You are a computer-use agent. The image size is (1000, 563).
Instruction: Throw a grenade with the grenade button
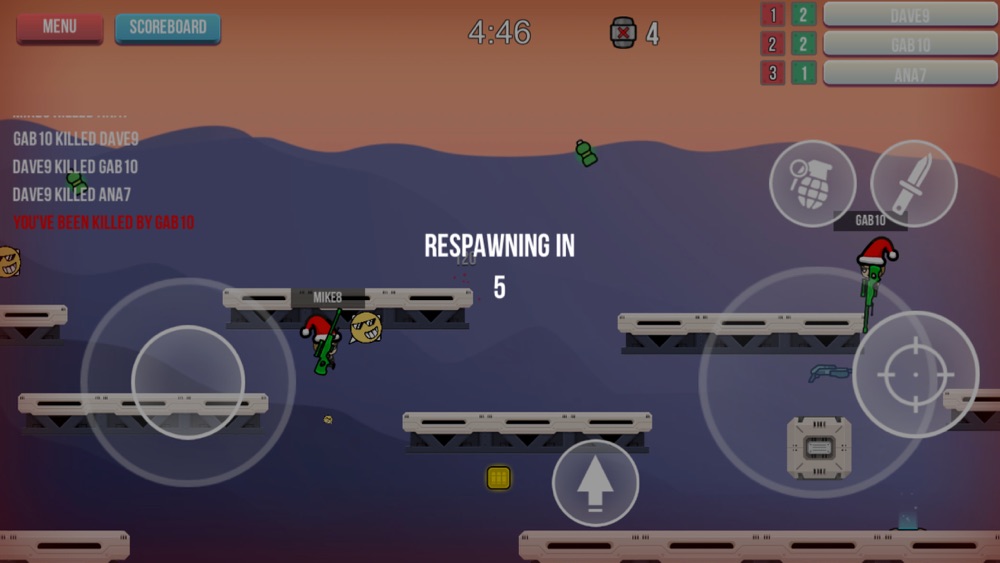pyautogui.click(x=812, y=184)
